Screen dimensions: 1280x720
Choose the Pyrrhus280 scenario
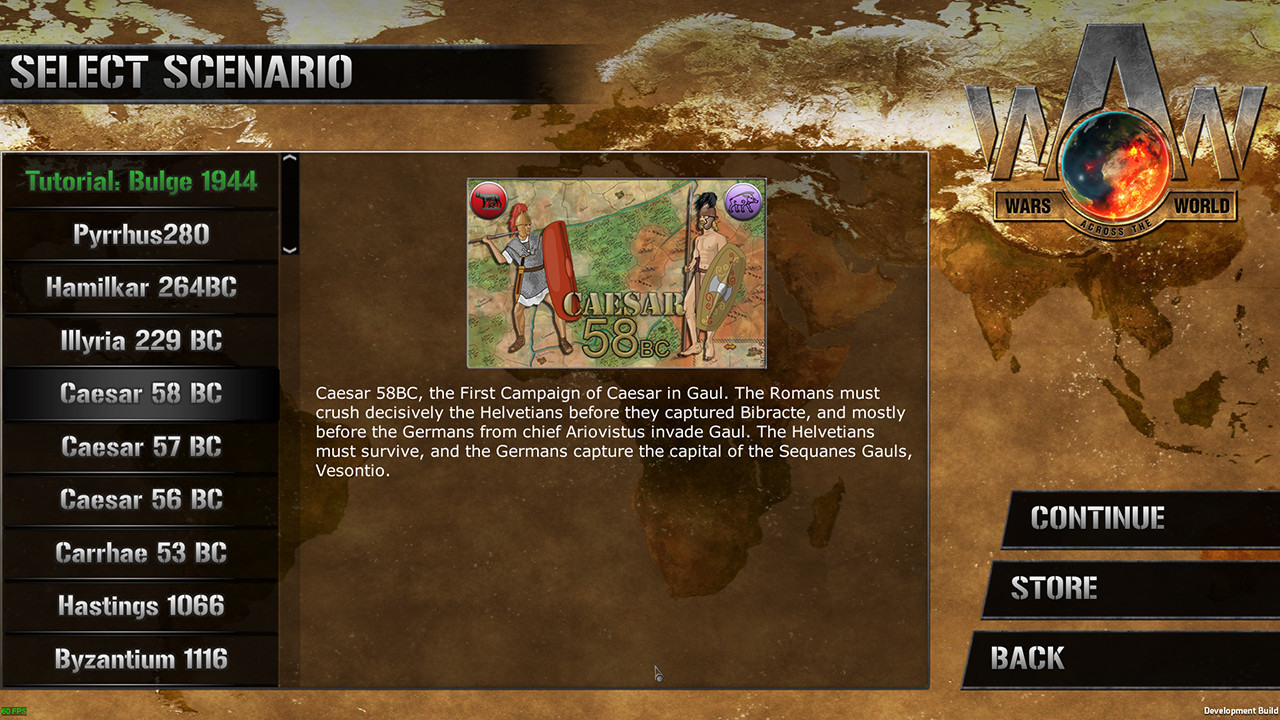tap(140, 235)
